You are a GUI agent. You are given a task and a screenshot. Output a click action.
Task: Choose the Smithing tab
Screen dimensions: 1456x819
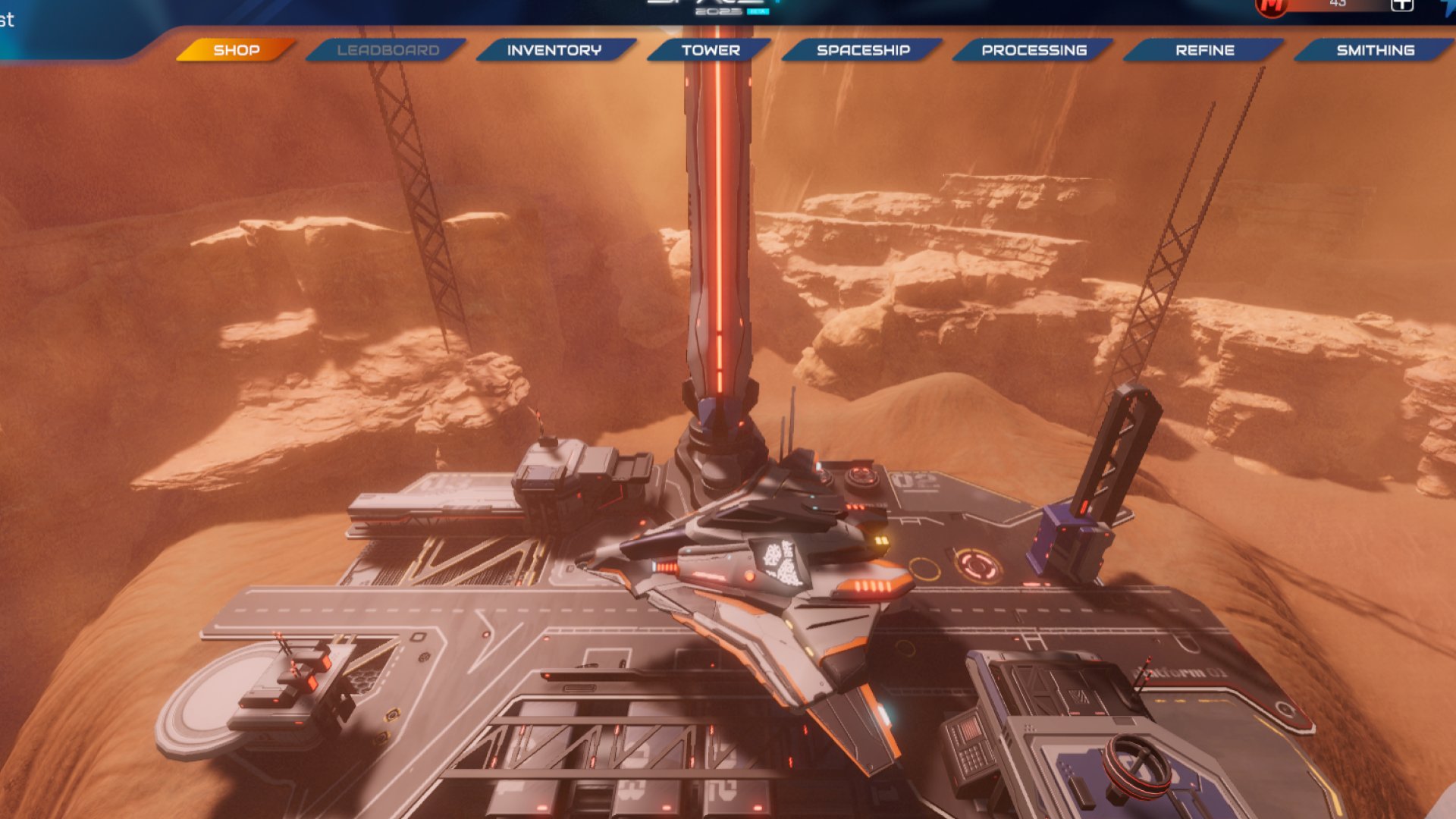[1375, 50]
